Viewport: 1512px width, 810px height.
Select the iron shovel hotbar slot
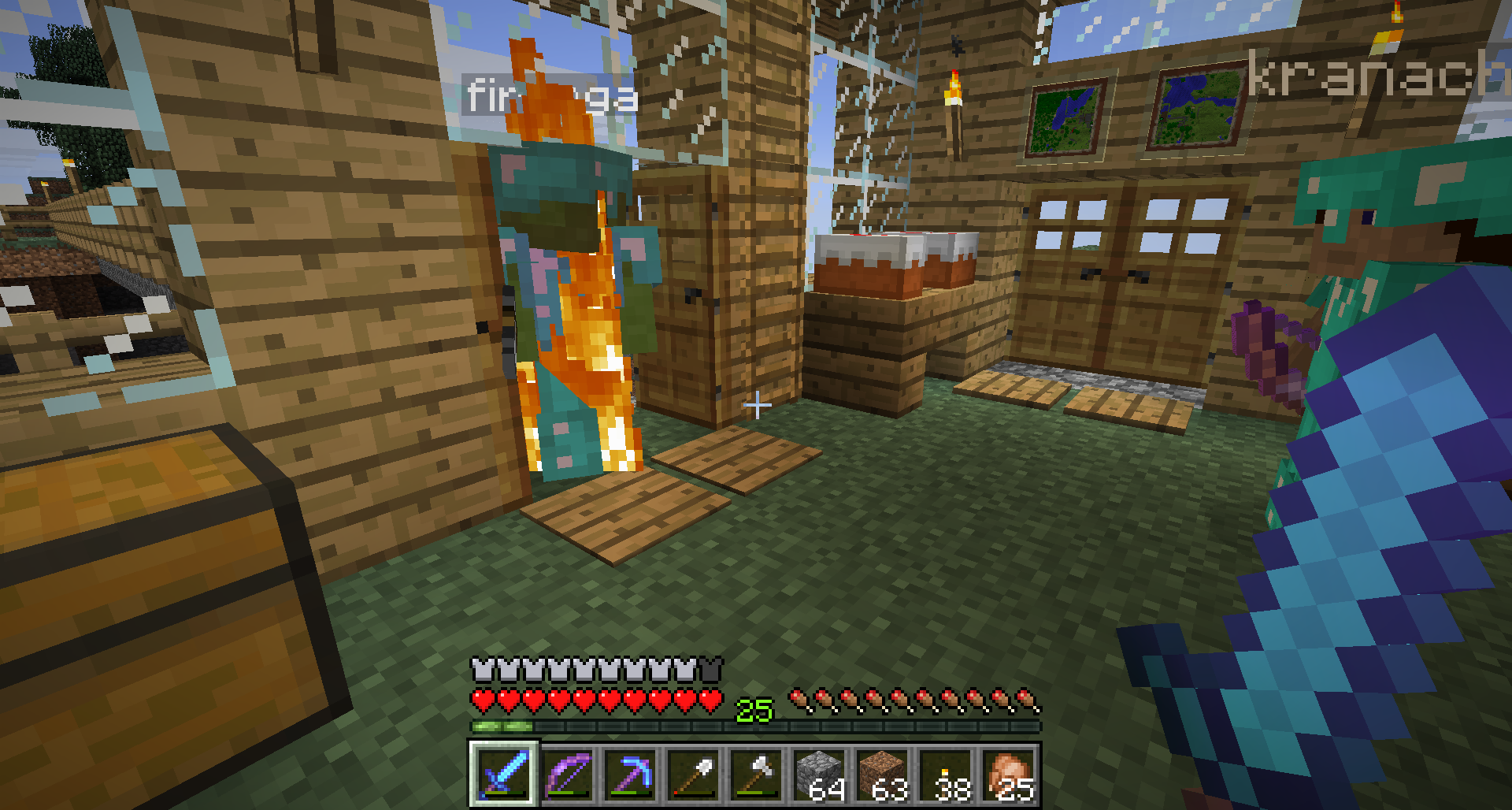693,774
